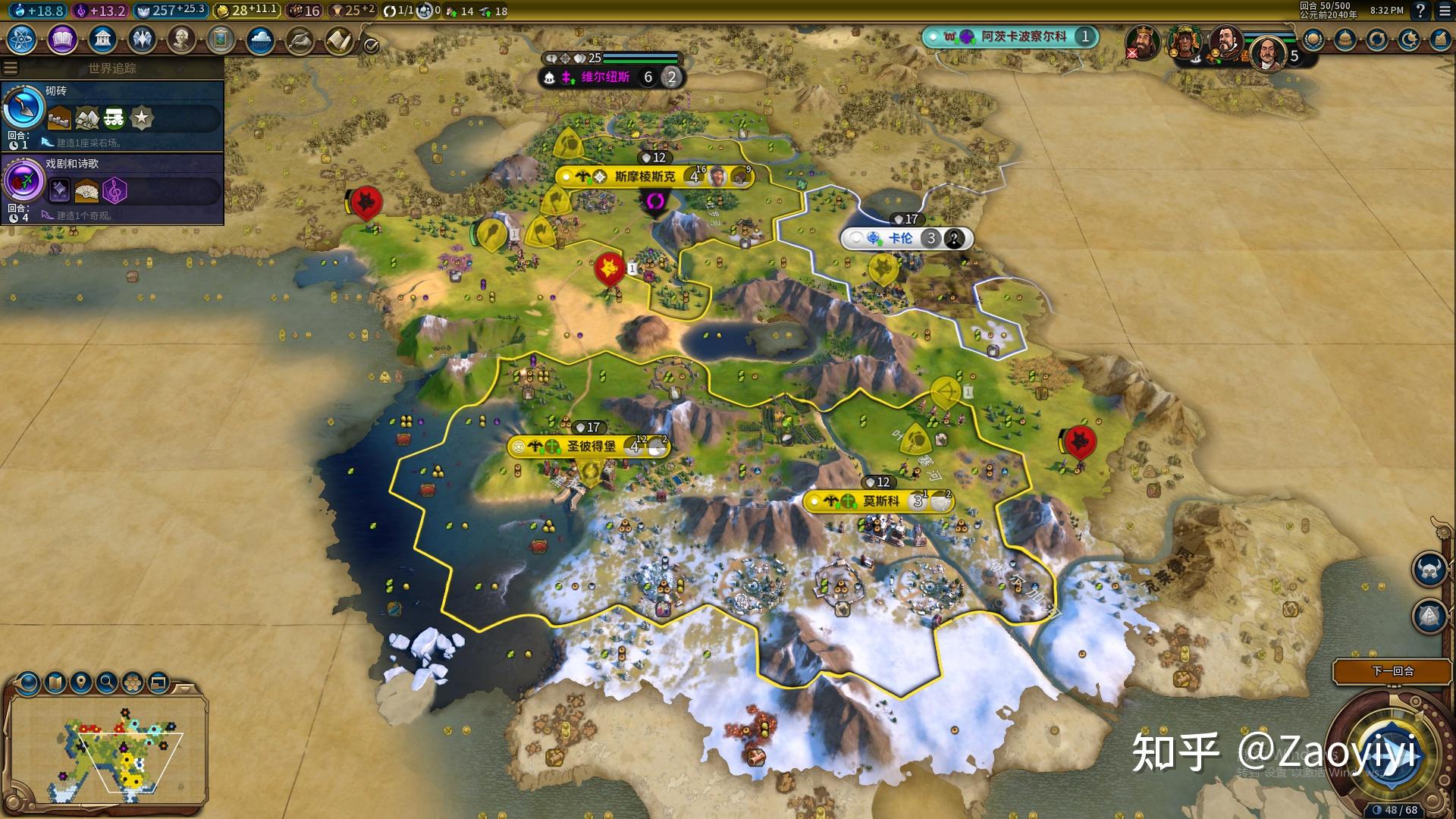This screenshot has width=1456, height=819.
Task: Open the world rankings globe icon
Action: pos(1313,39)
